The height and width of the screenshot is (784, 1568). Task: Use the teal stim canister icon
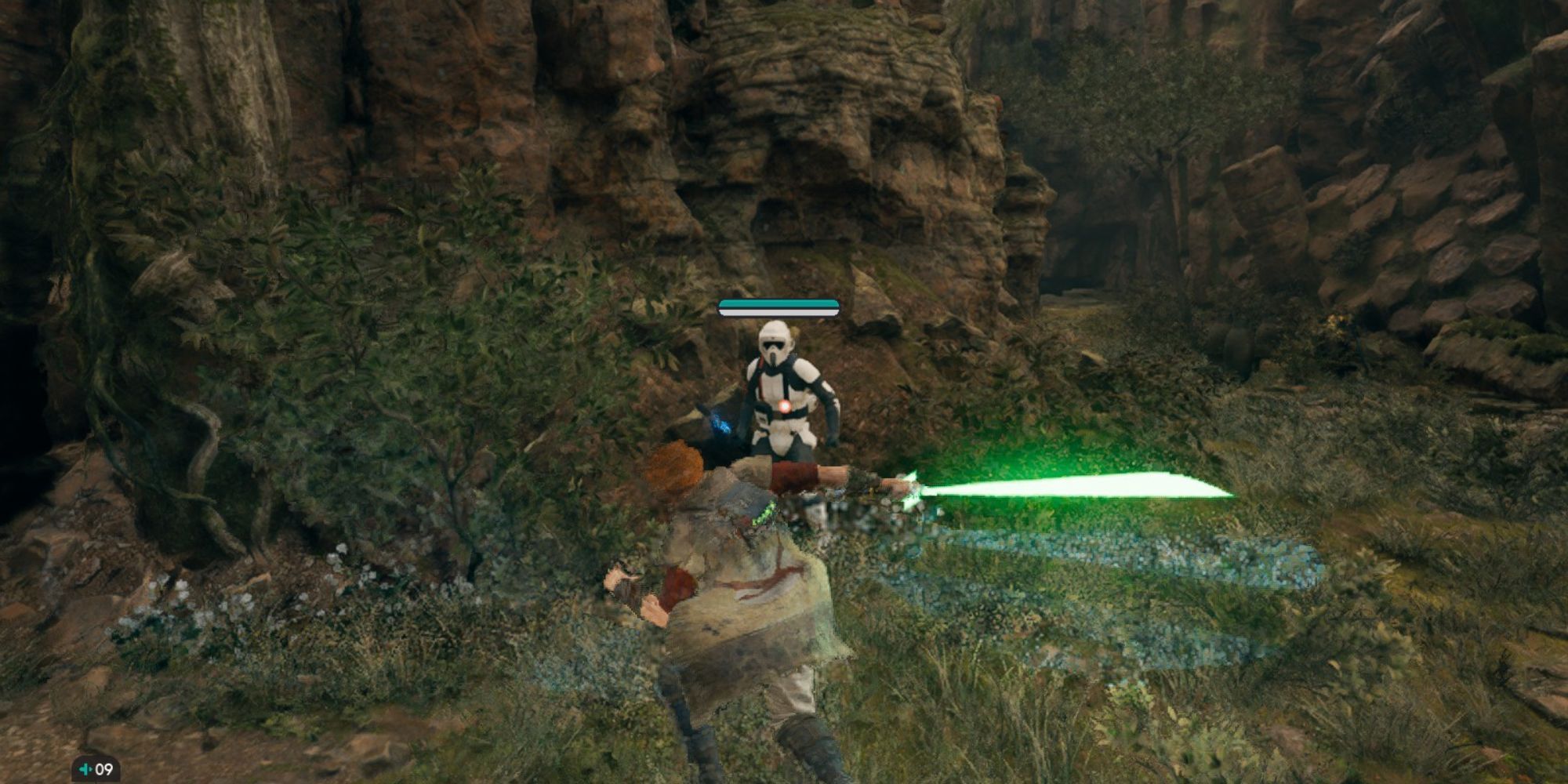tap(85, 769)
